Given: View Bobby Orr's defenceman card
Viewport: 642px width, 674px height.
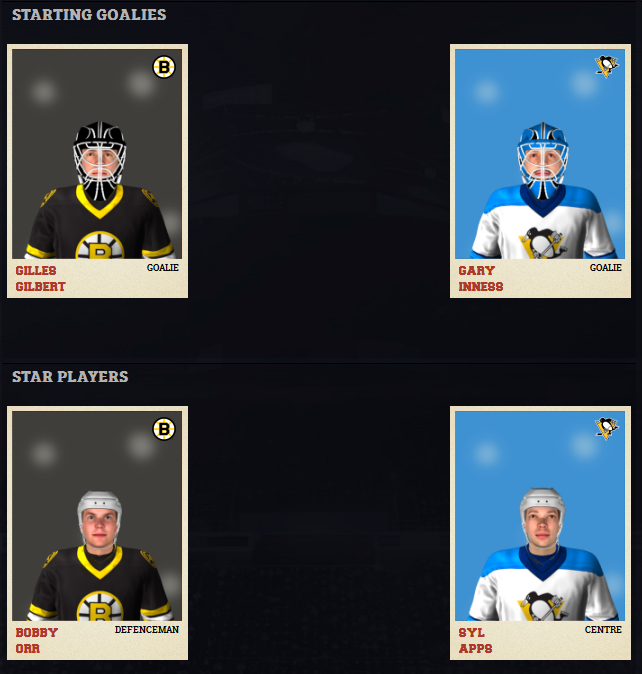Looking at the screenshot, I should click(97, 533).
